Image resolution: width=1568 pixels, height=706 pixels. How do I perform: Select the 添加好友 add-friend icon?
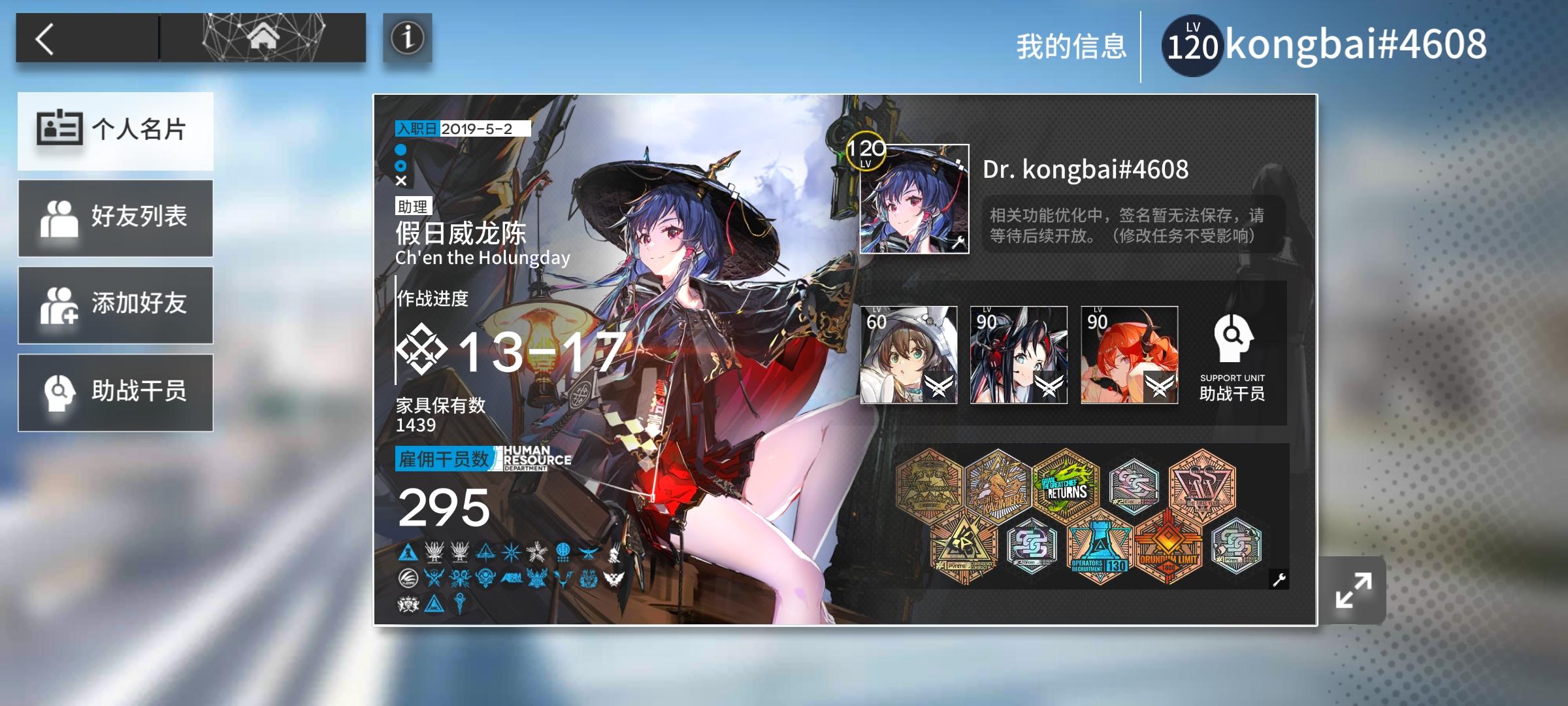[x=61, y=305]
